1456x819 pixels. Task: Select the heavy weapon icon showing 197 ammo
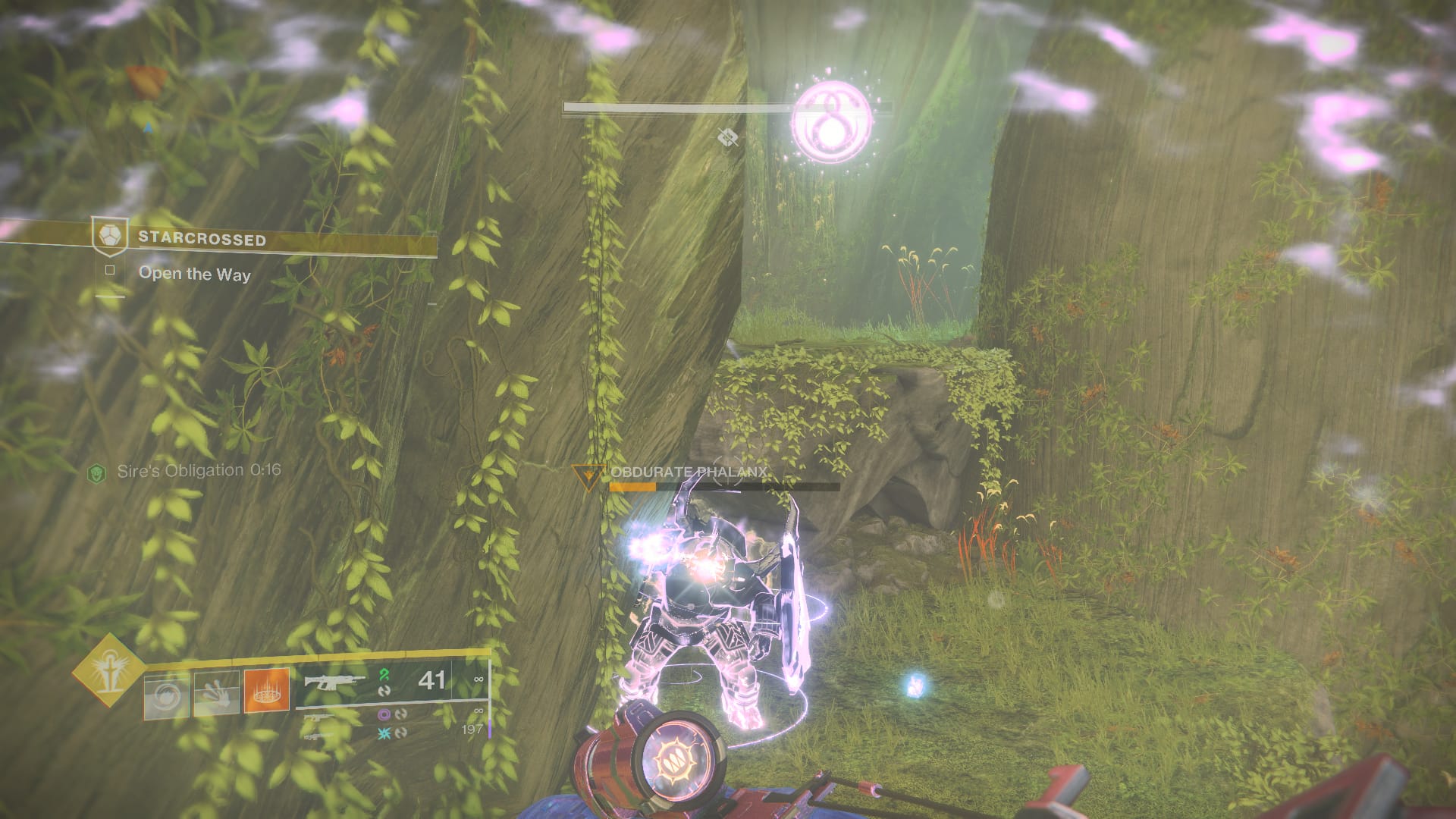318,737
